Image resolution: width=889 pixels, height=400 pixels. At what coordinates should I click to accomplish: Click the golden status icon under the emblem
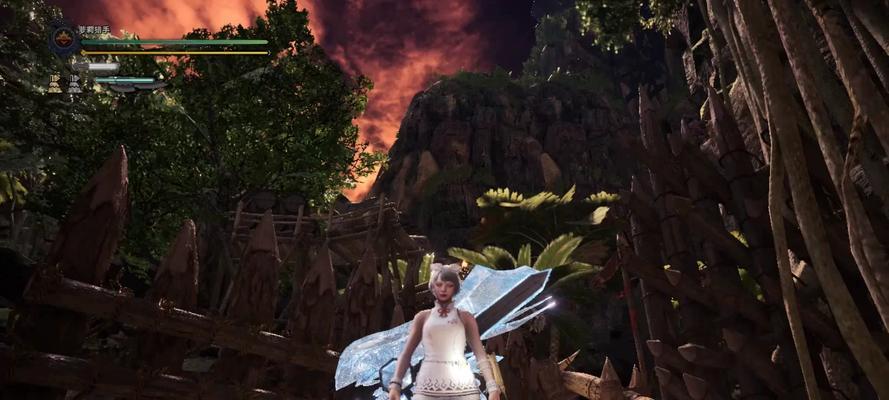[x=54, y=84]
